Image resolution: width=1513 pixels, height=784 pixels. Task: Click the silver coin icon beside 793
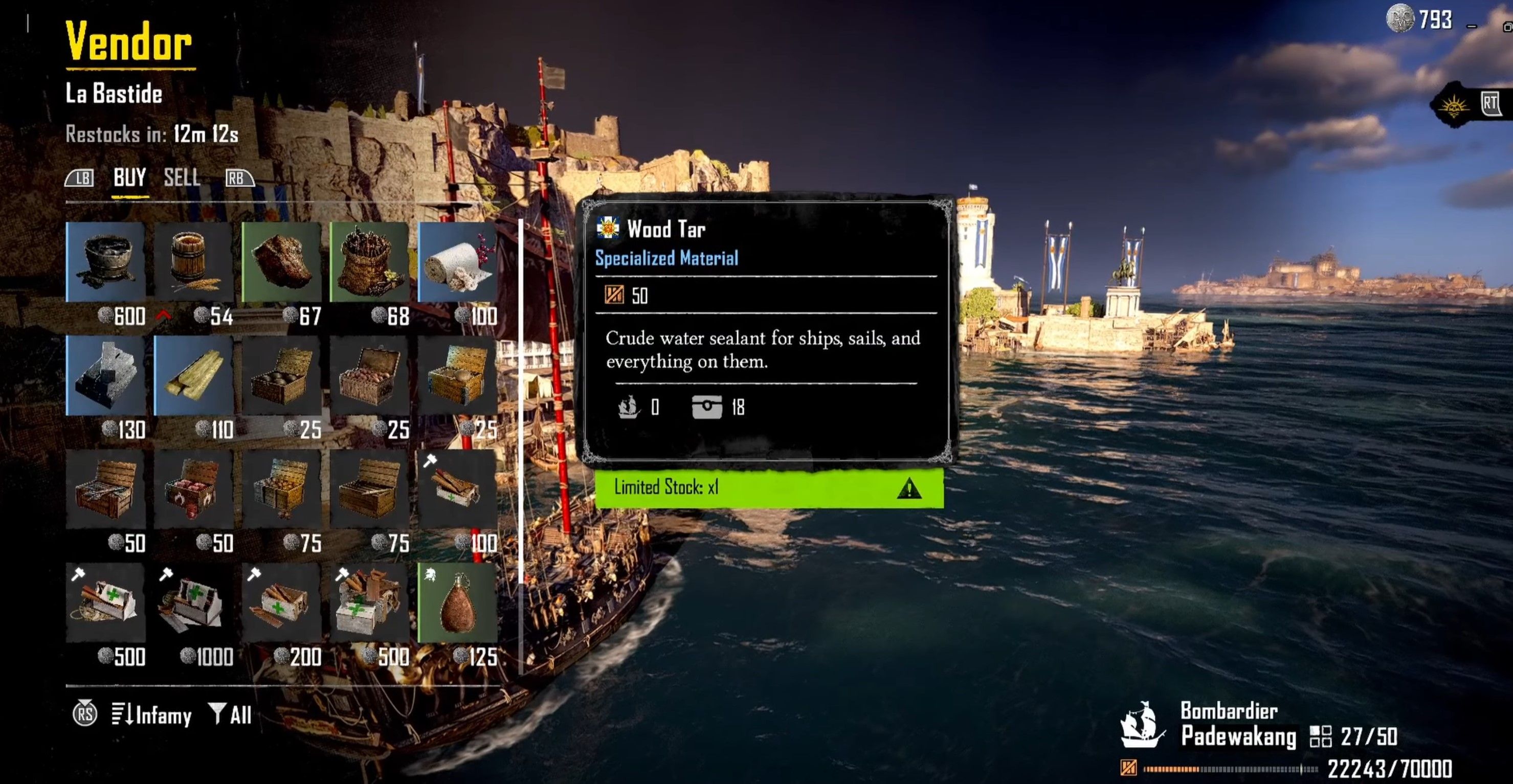click(1400, 19)
